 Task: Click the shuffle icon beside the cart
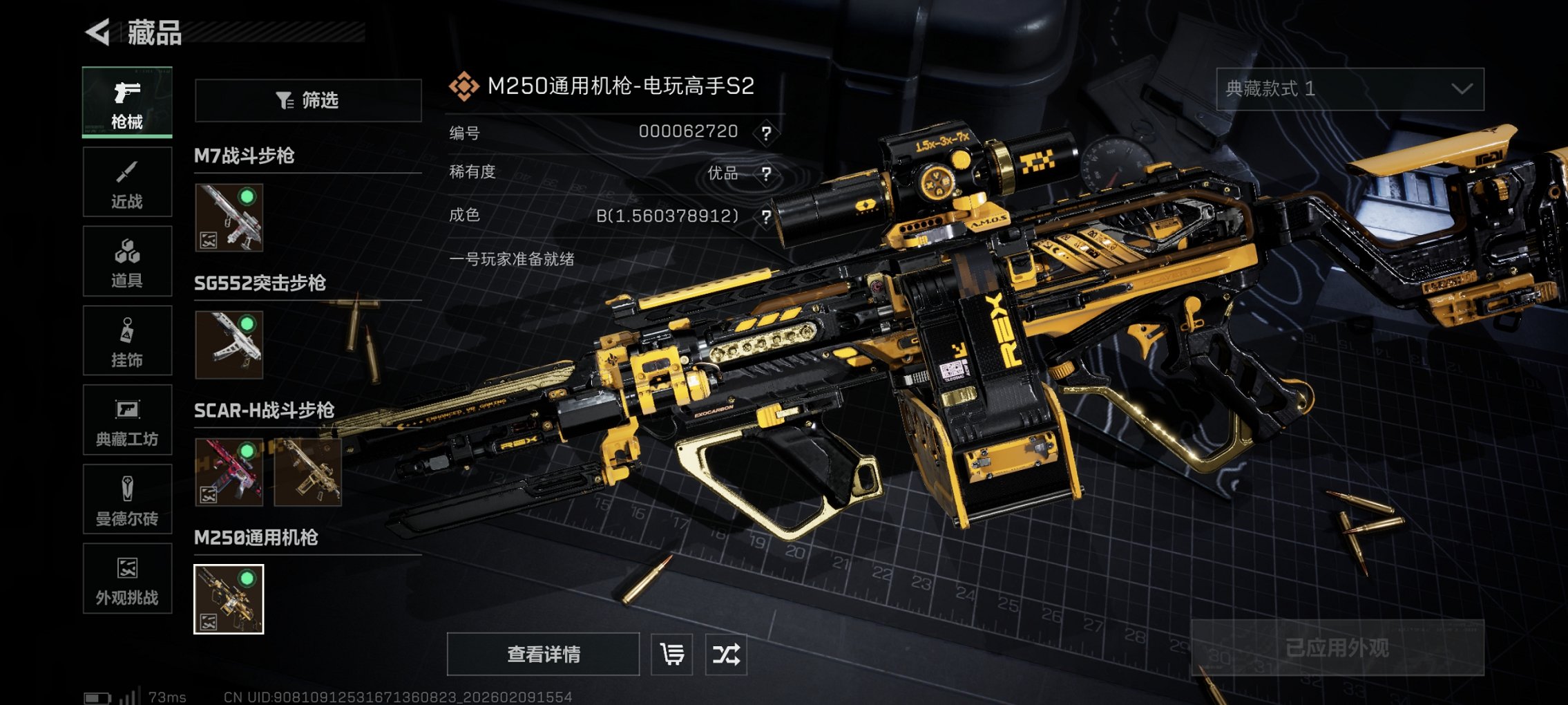(x=727, y=652)
